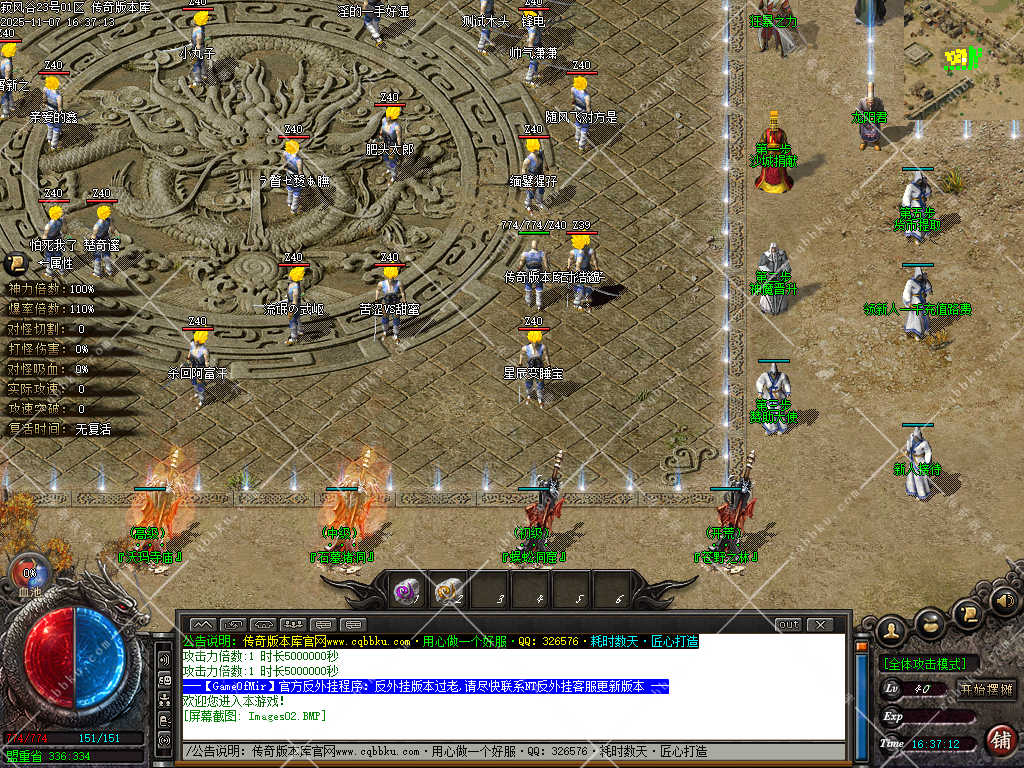This screenshot has width=1024, height=768.
Task: Use the purple scroll in hotbar slot 1
Action: (x=406, y=591)
